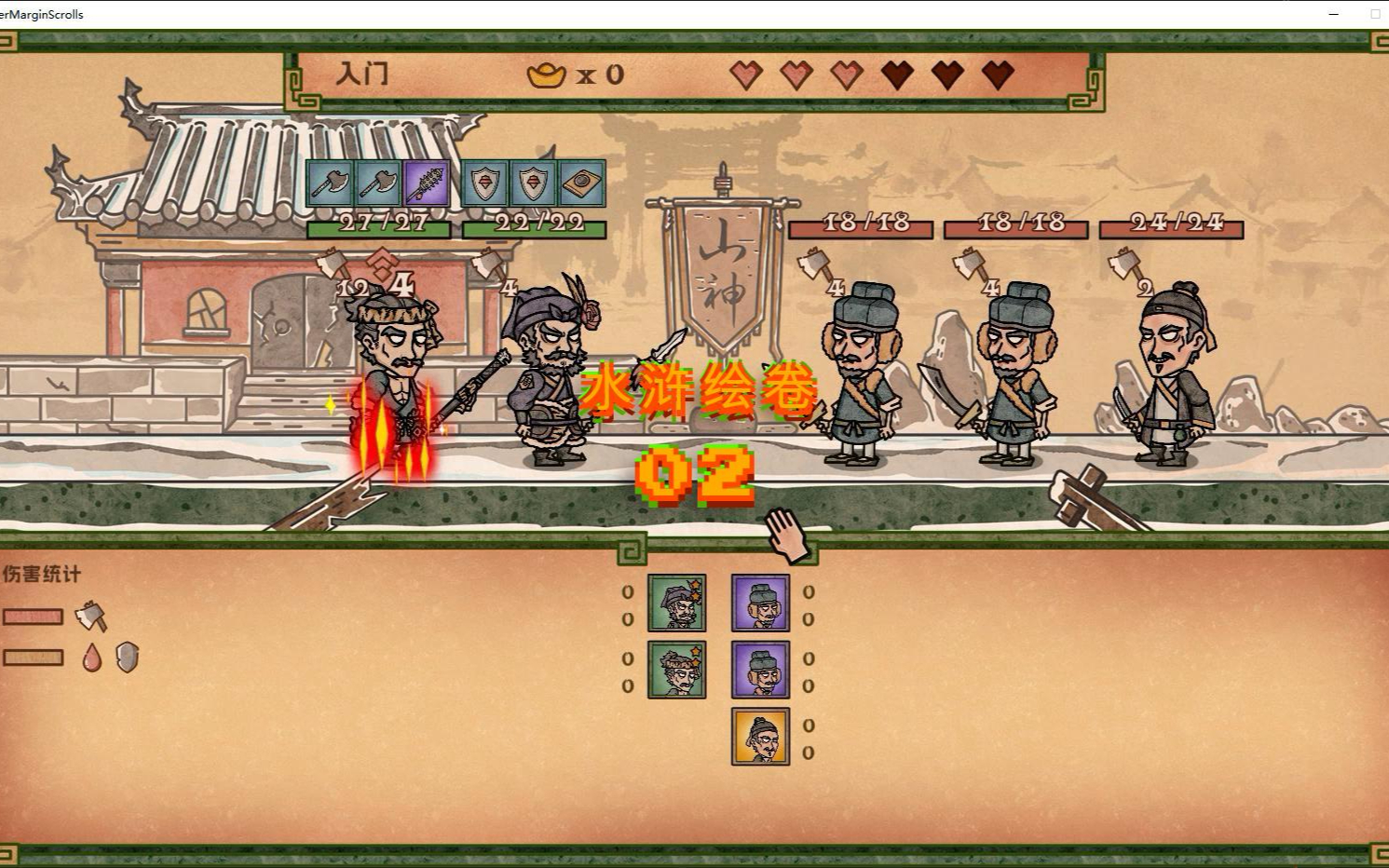Choose the headband hero portrait
Viewport: 1389px width, 868px height.
point(676,670)
